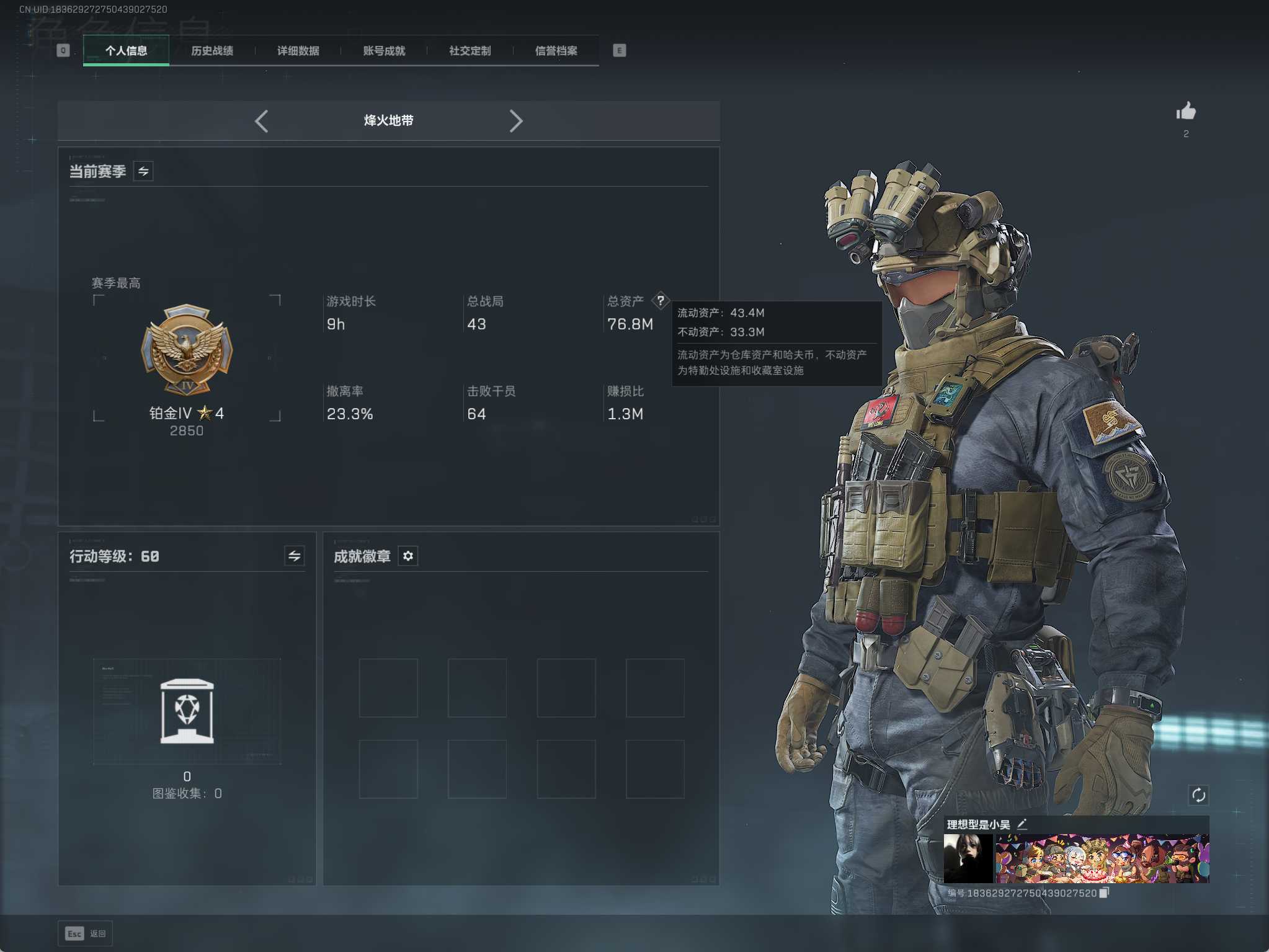Show the 账号成就 tab
The width and height of the screenshot is (1269, 952).
(384, 51)
